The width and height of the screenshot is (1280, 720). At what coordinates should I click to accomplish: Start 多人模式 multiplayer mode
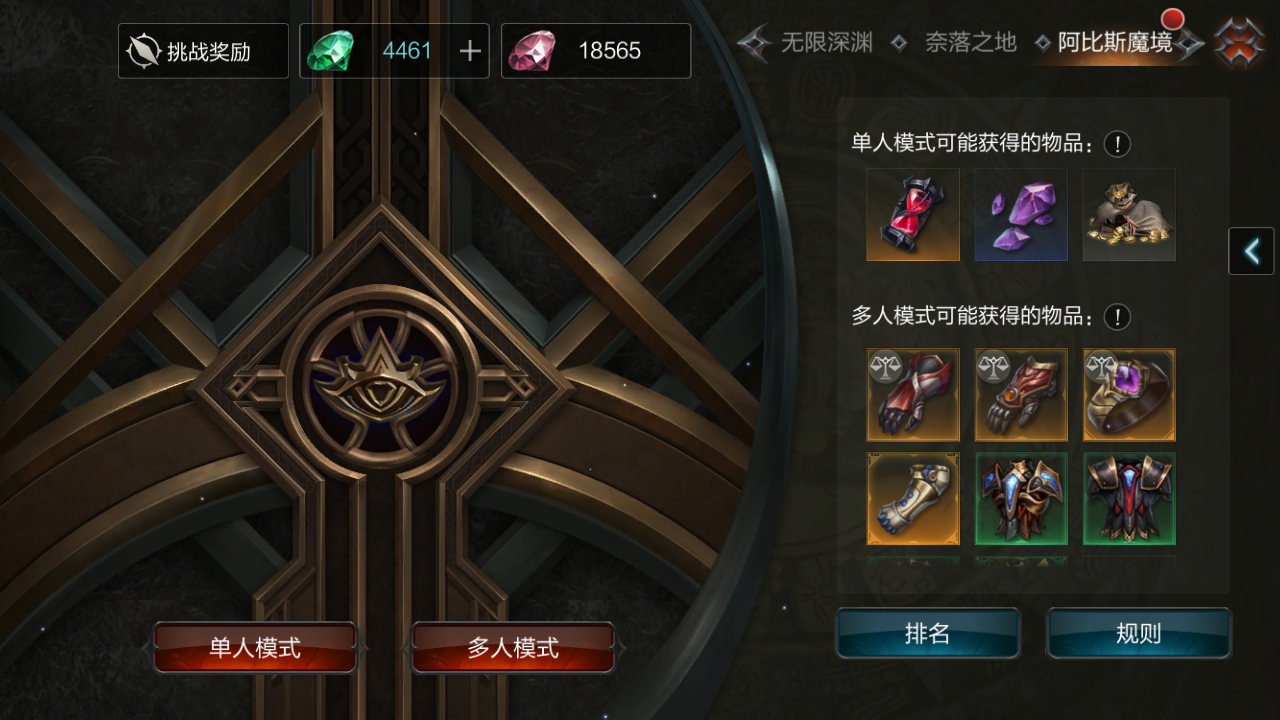point(513,648)
